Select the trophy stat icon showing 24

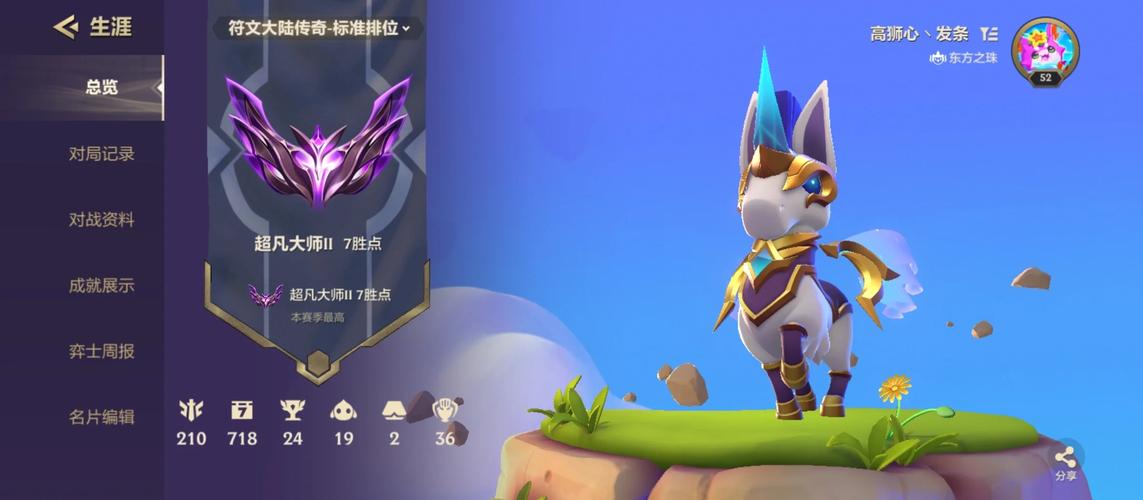[292, 410]
